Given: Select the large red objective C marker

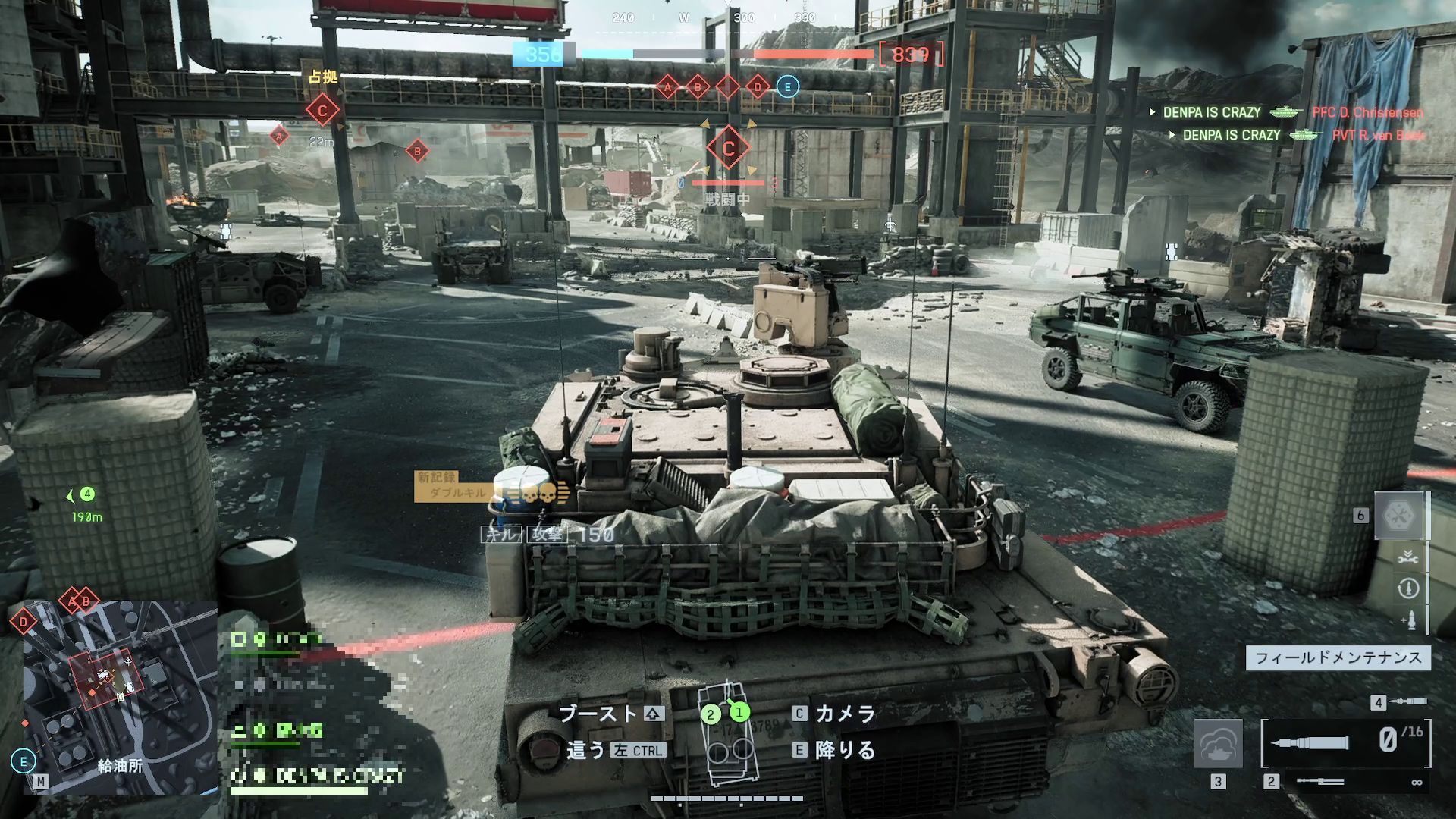Looking at the screenshot, I should (x=728, y=149).
